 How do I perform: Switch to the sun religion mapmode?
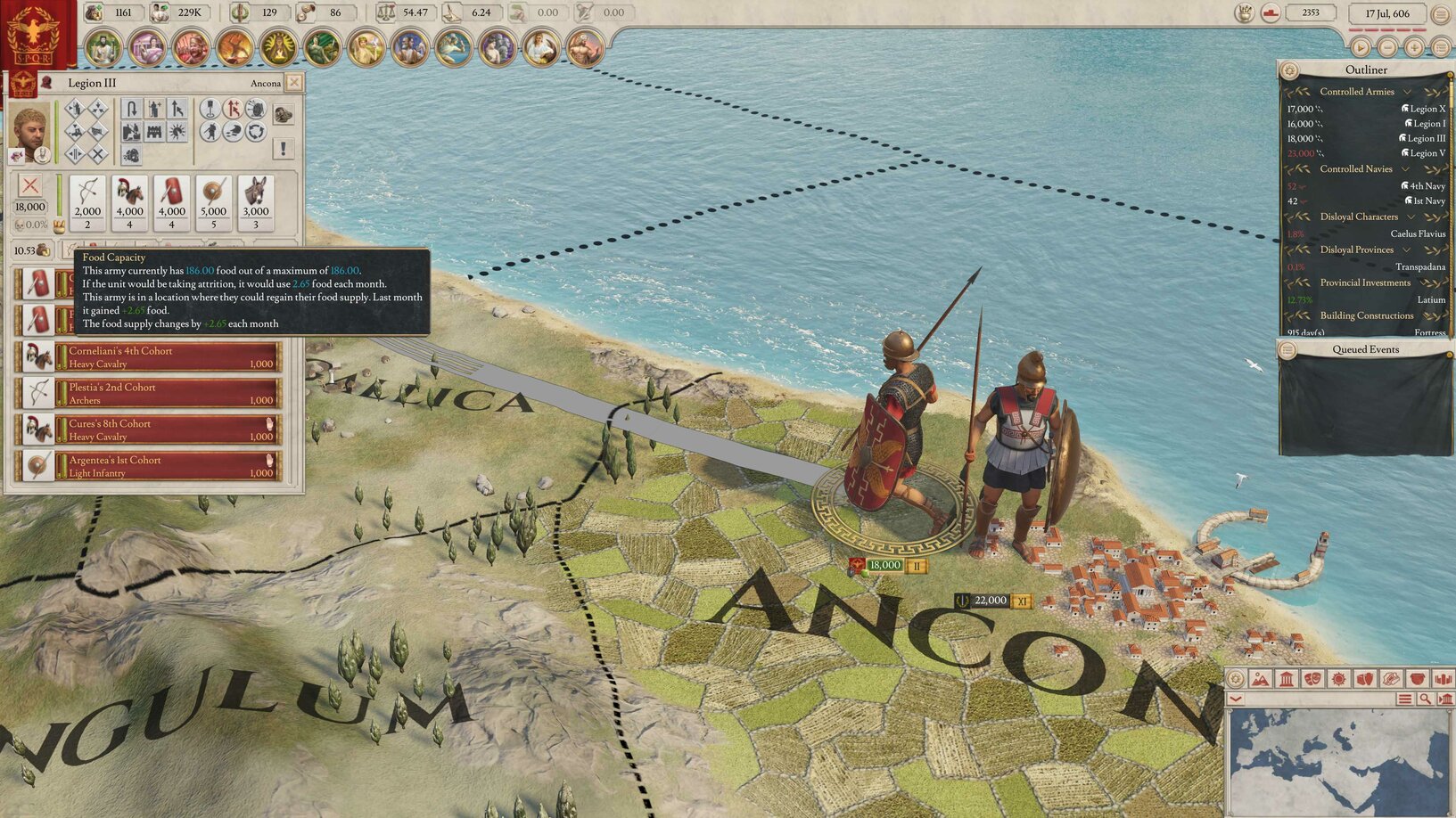(x=1338, y=679)
